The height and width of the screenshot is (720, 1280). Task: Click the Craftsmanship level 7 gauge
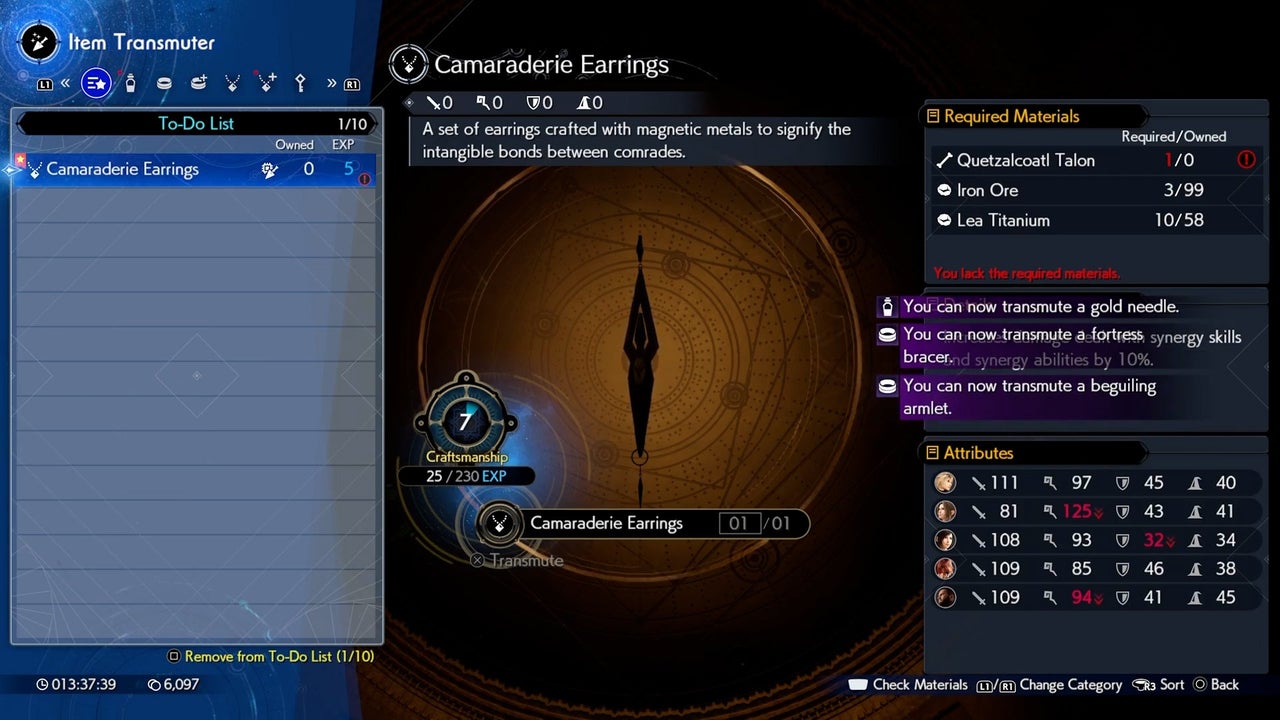pos(465,422)
